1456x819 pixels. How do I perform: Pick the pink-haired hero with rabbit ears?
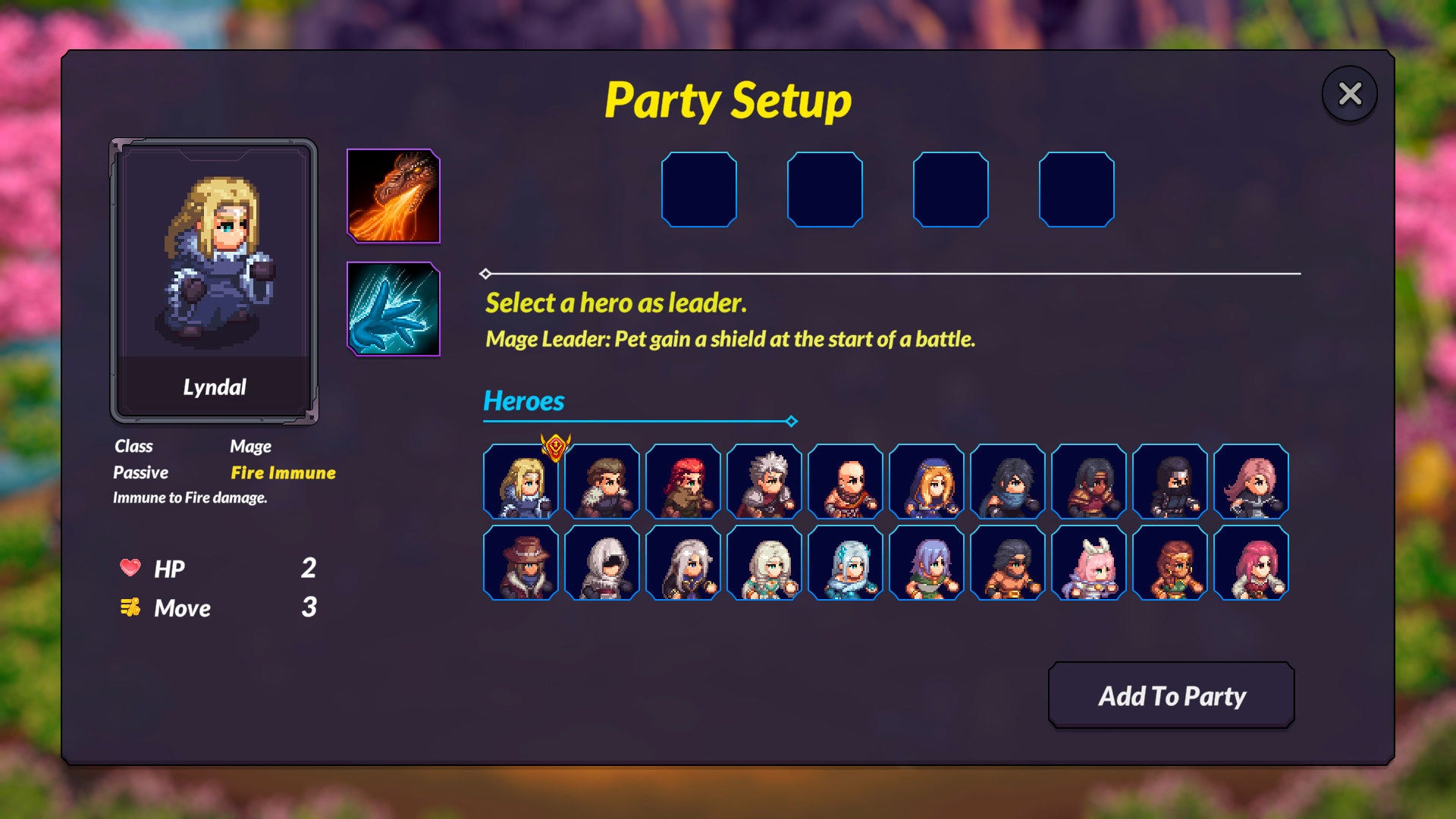[x=1089, y=563]
